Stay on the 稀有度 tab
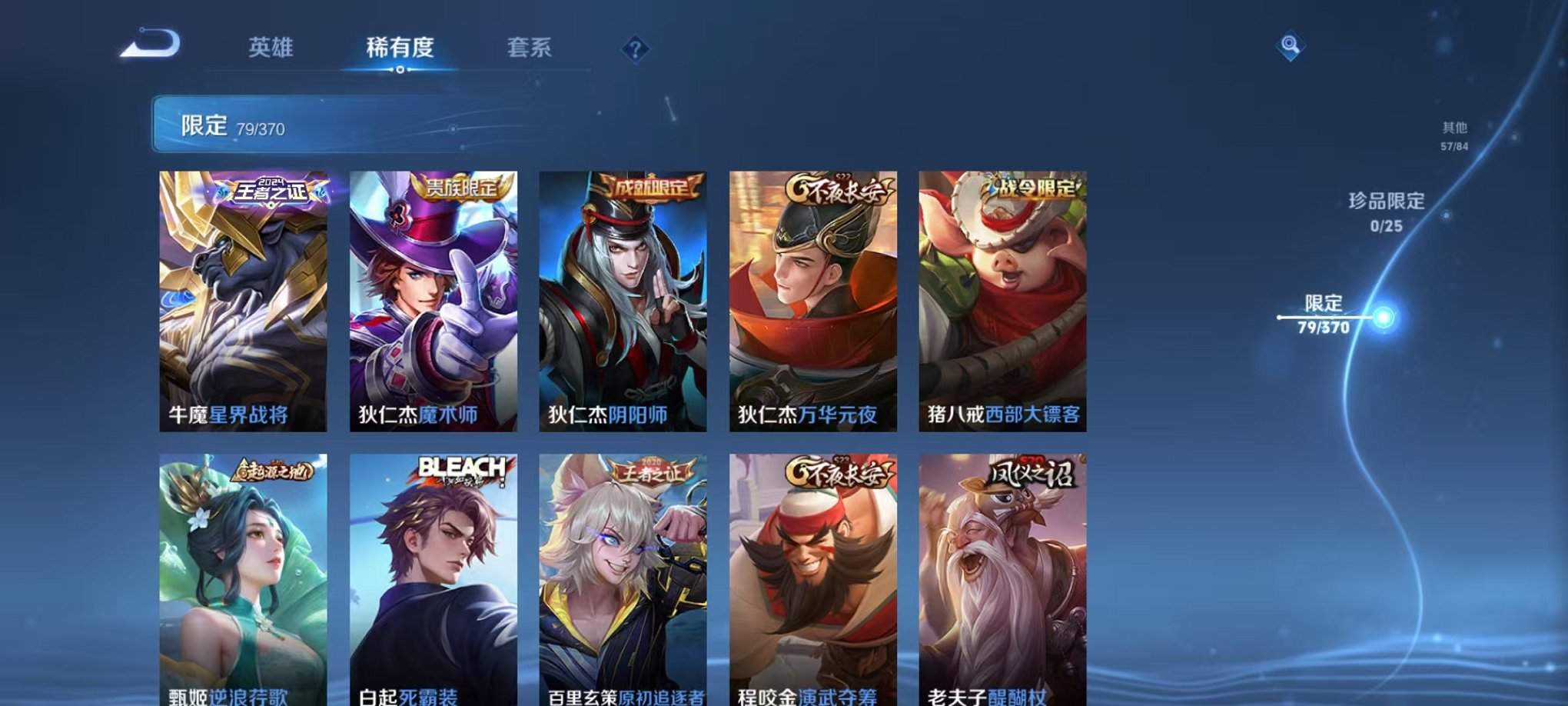Screen dimensions: 1568x706 click(x=401, y=48)
